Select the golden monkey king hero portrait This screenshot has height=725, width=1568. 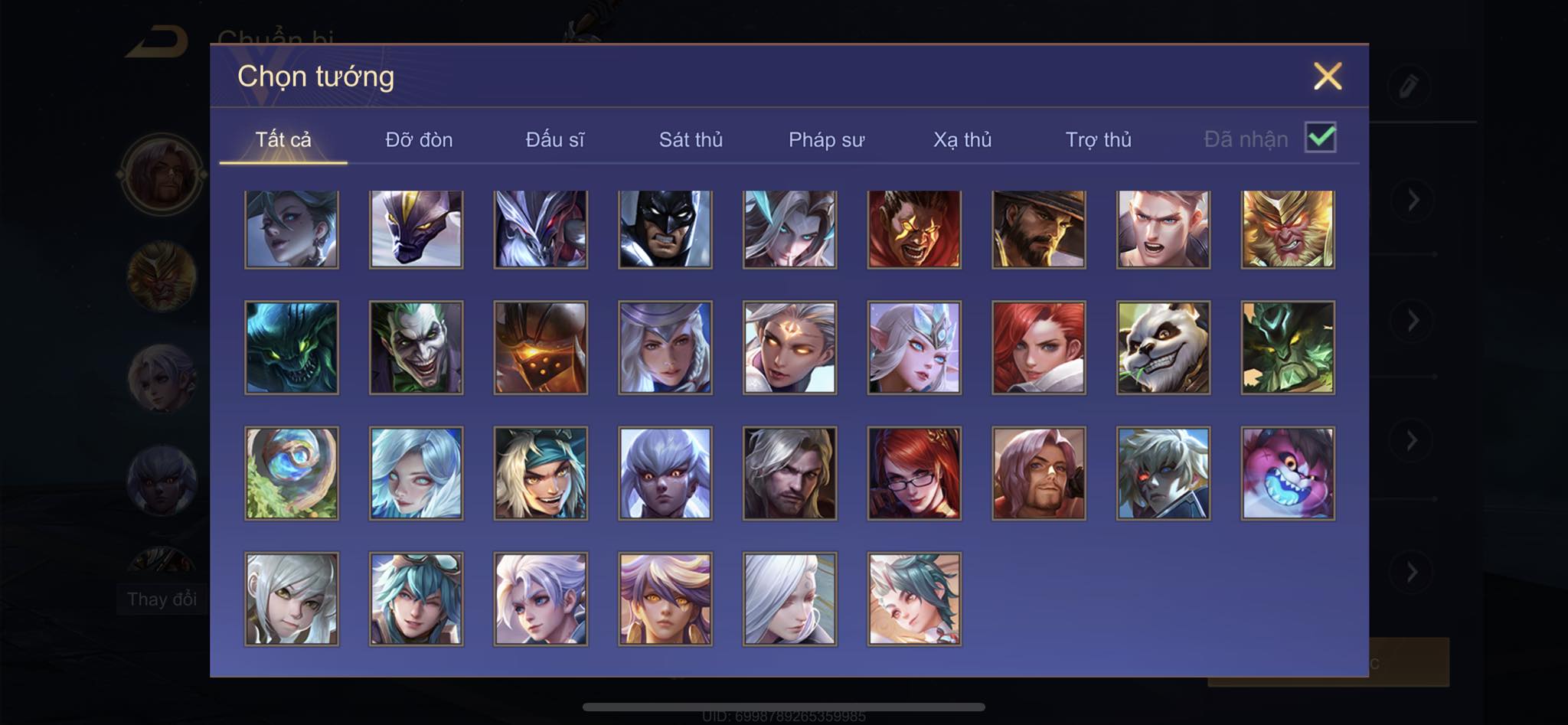point(1287,229)
